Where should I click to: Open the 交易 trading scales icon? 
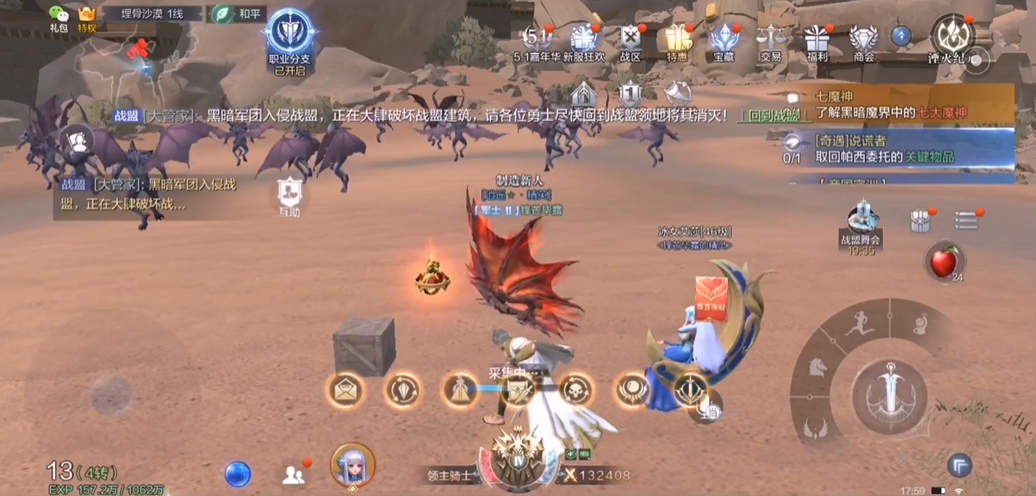click(x=770, y=40)
